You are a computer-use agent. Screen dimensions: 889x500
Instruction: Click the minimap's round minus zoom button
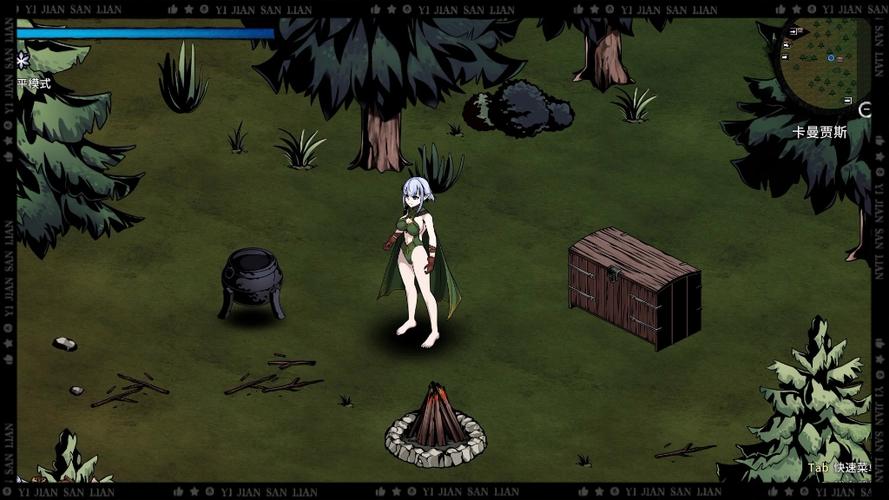tap(865, 109)
